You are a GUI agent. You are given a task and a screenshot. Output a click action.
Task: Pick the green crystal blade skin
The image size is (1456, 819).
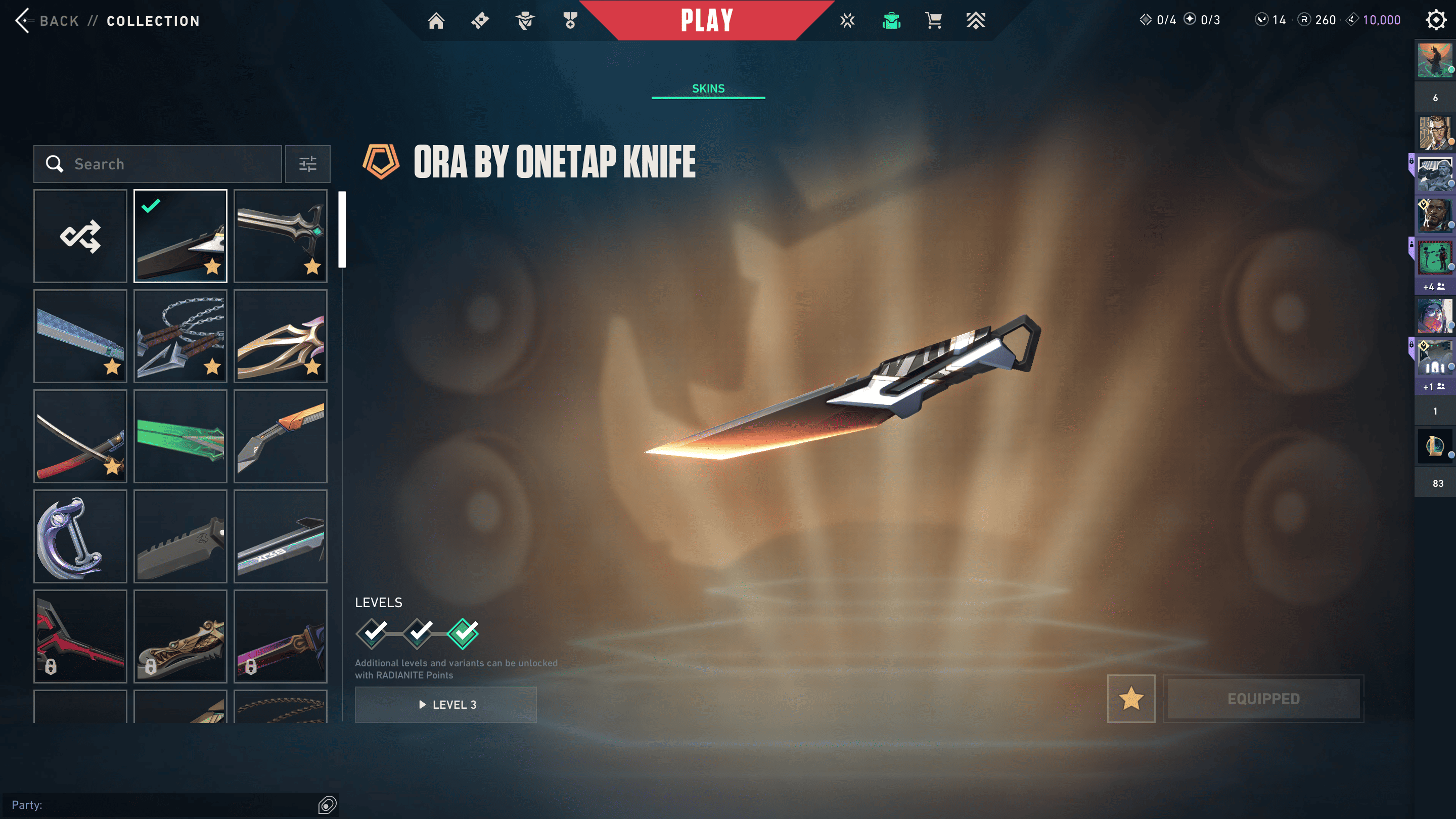(x=180, y=436)
